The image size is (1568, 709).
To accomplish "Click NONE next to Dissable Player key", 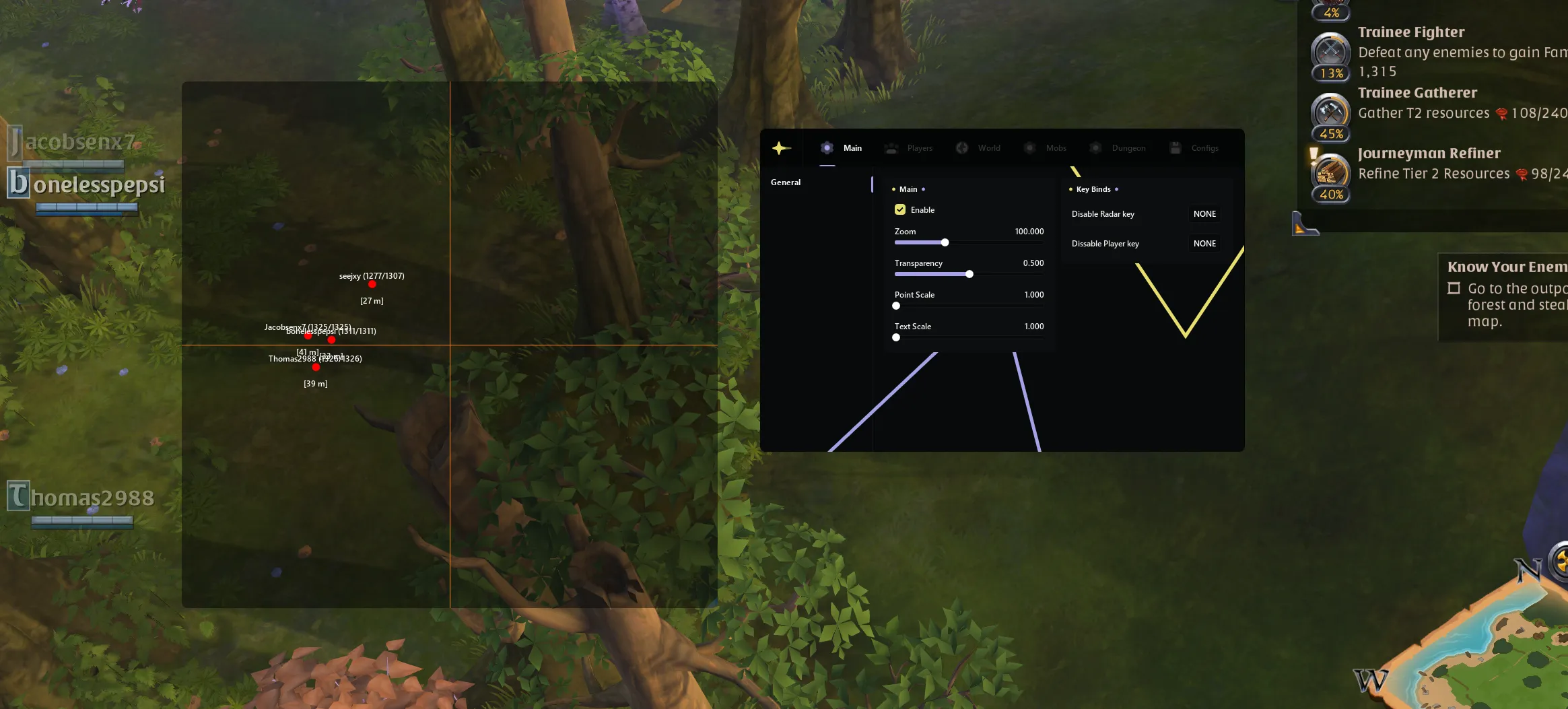I will [x=1204, y=243].
